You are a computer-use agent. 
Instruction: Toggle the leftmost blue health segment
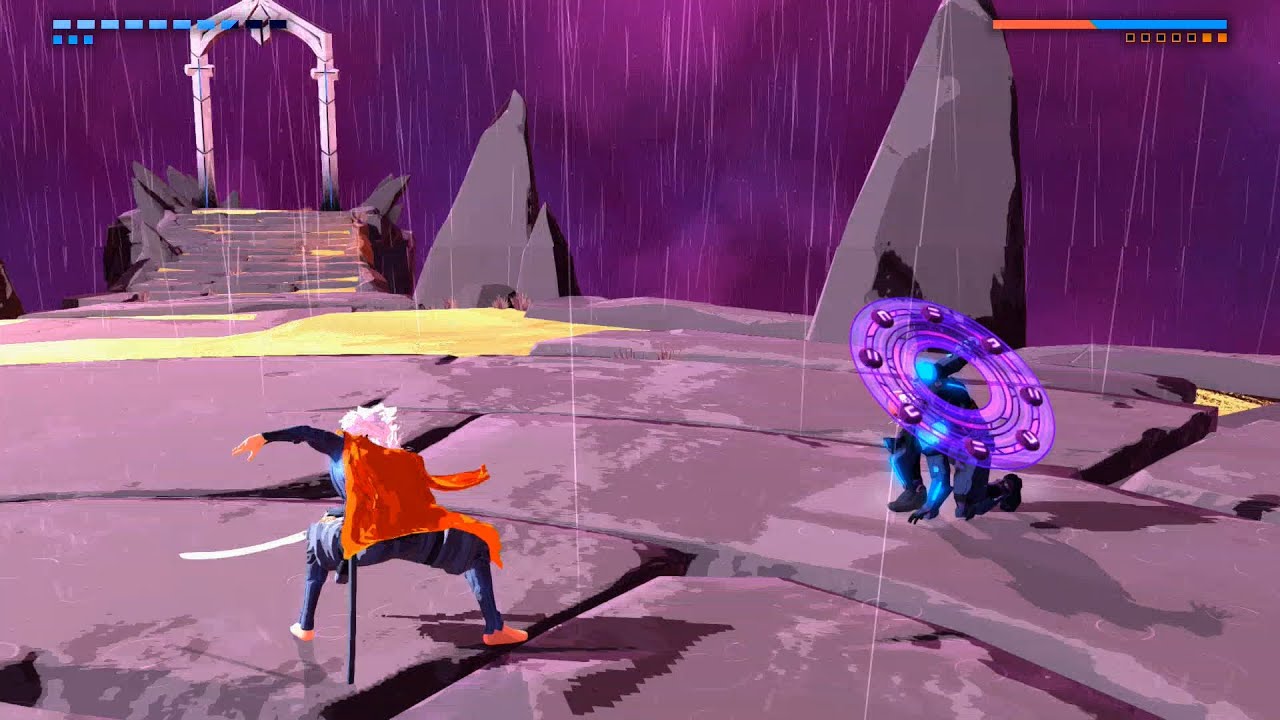(x=60, y=23)
